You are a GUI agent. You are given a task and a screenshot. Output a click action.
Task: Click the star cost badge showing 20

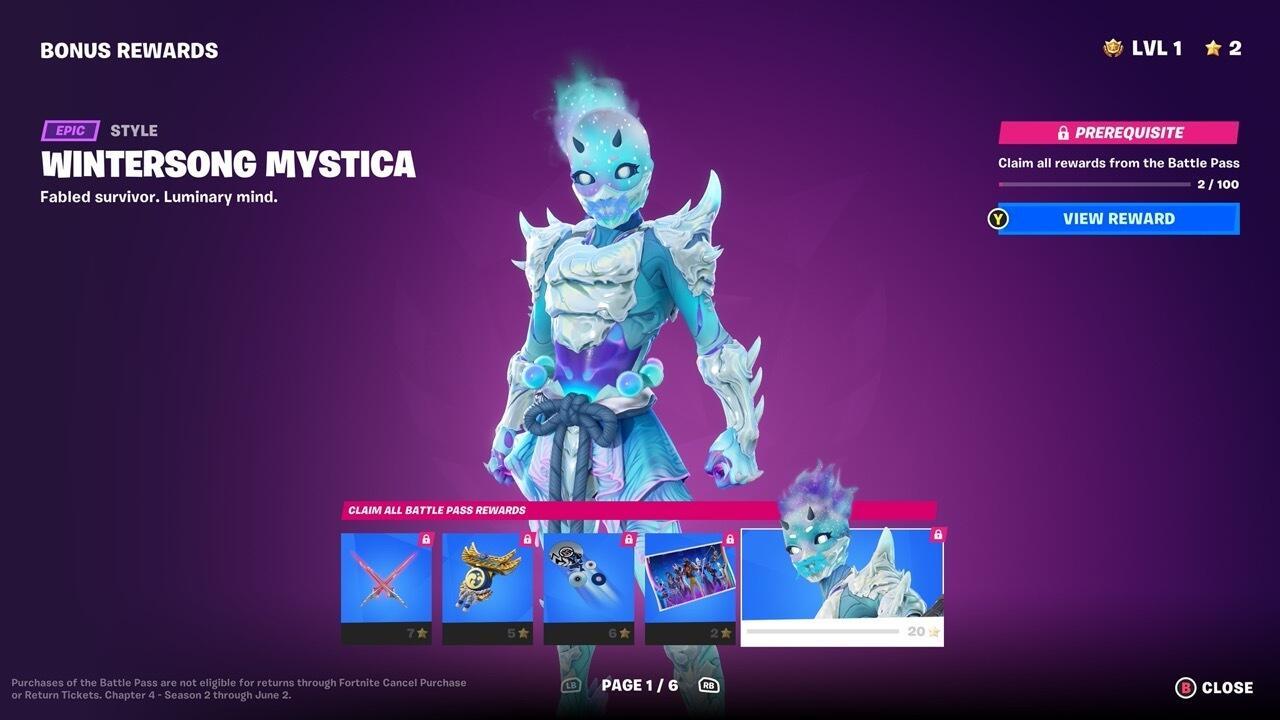tap(922, 633)
